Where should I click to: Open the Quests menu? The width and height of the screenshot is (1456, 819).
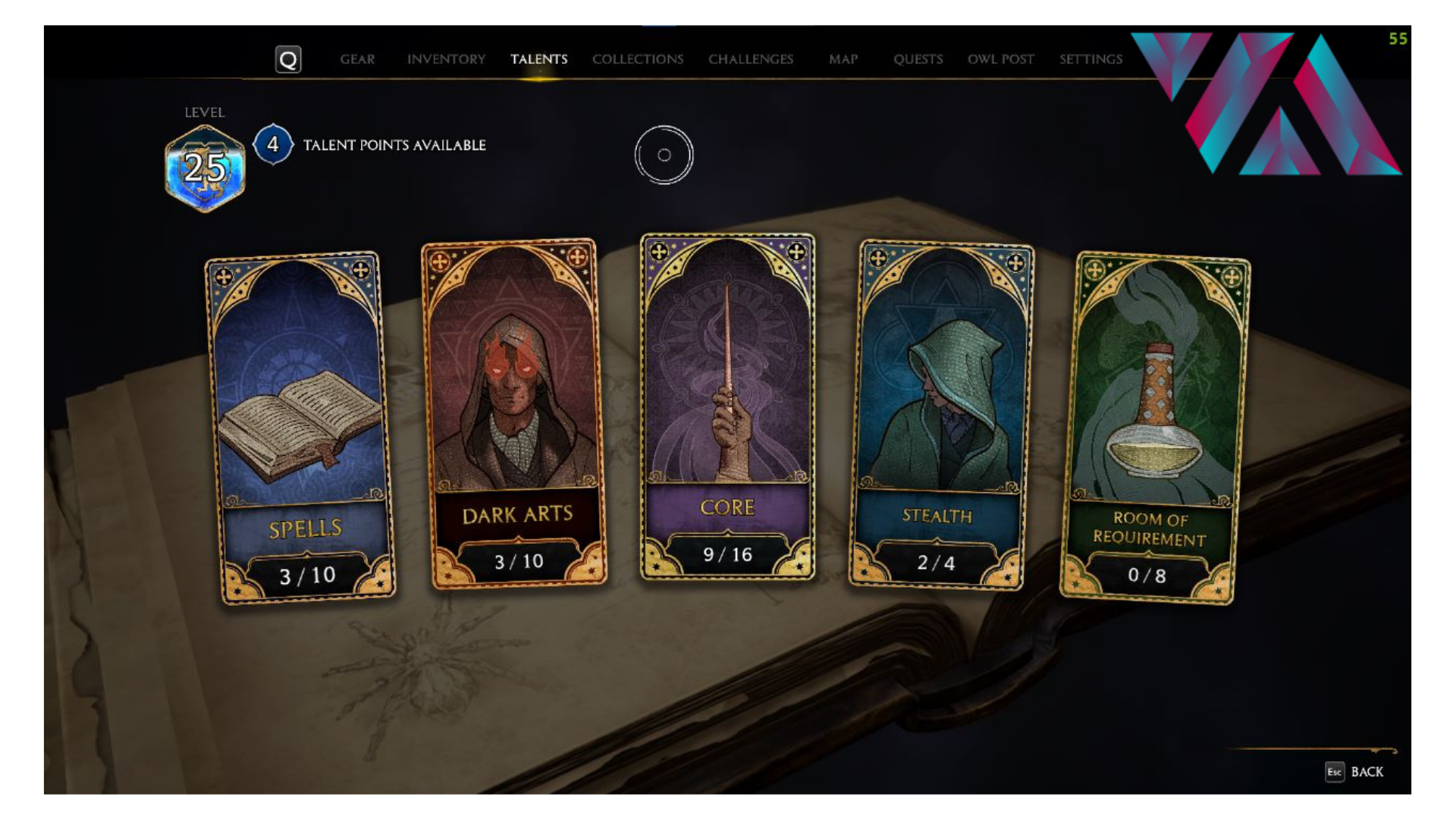point(918,58)
